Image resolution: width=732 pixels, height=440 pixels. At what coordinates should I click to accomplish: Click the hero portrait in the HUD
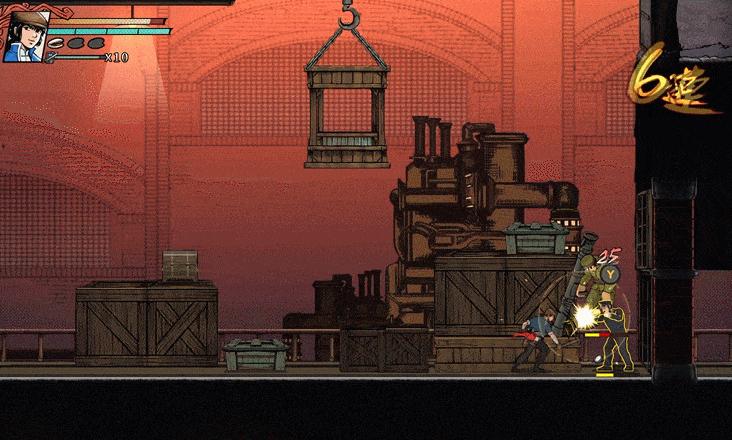24,36
